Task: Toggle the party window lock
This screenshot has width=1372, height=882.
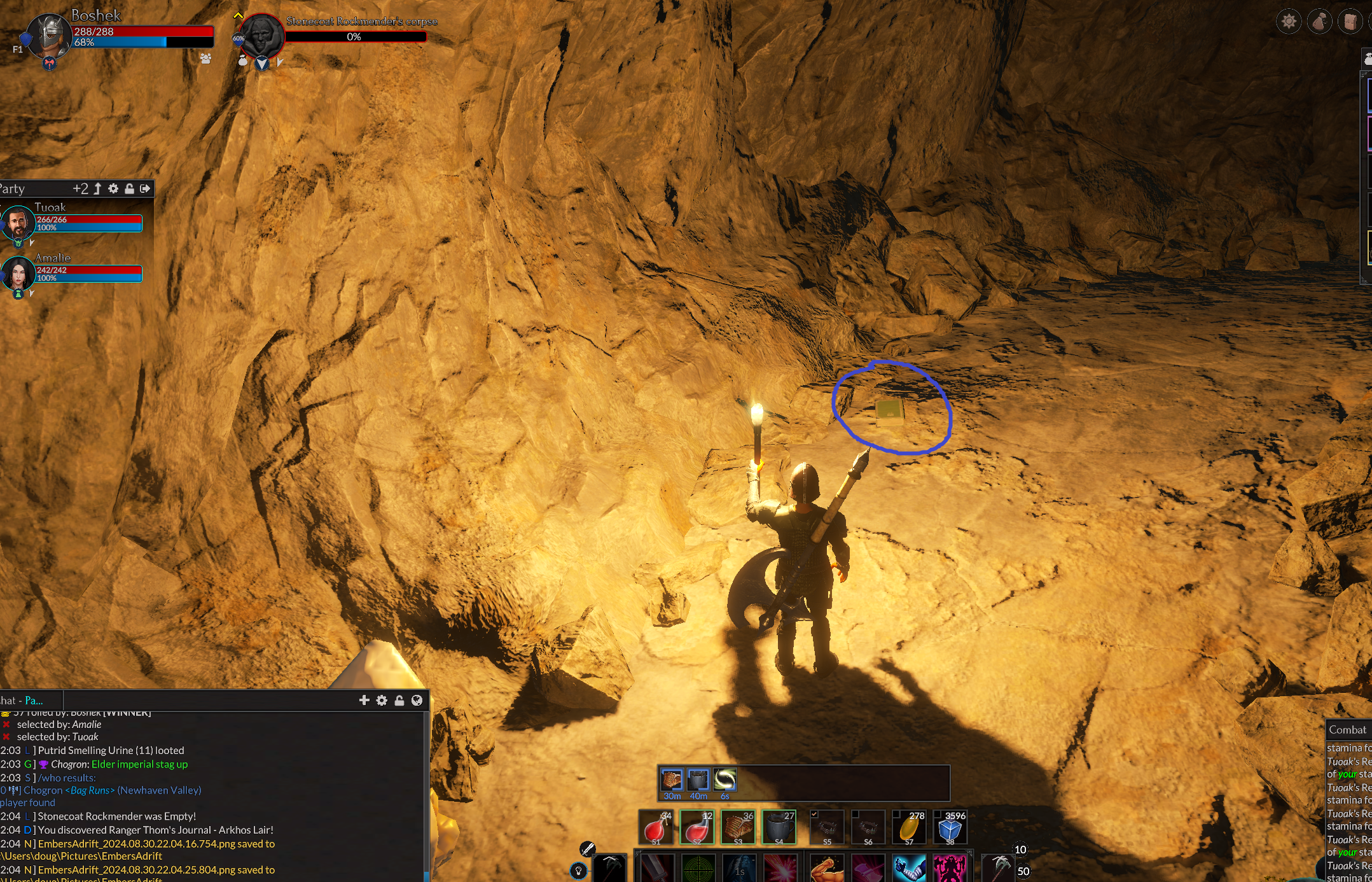Action: [x=129, y=188]
